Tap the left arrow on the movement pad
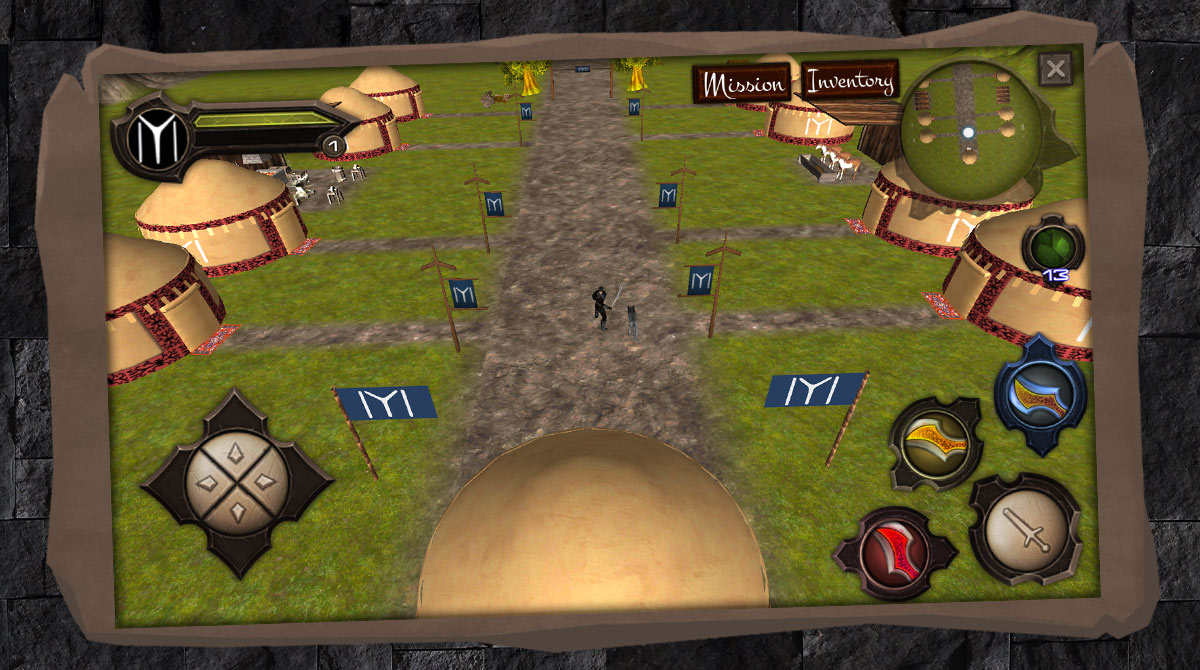 (208, 484)
